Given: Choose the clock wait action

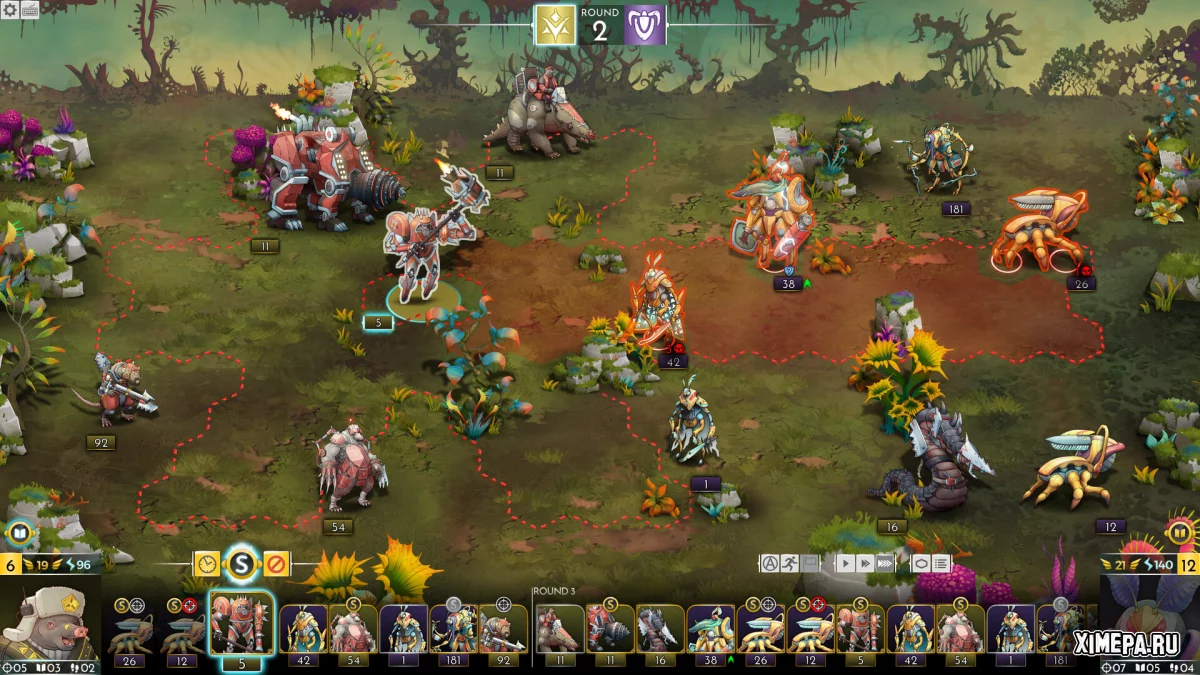Looking at the screenshot, I should pos(207,564).
